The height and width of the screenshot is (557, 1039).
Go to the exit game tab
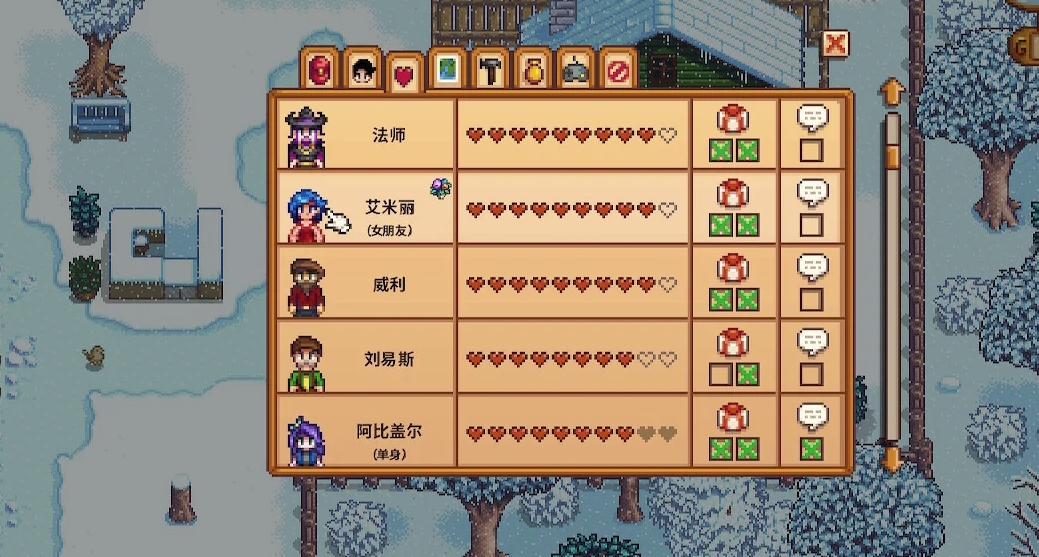[x=619, y=72]
